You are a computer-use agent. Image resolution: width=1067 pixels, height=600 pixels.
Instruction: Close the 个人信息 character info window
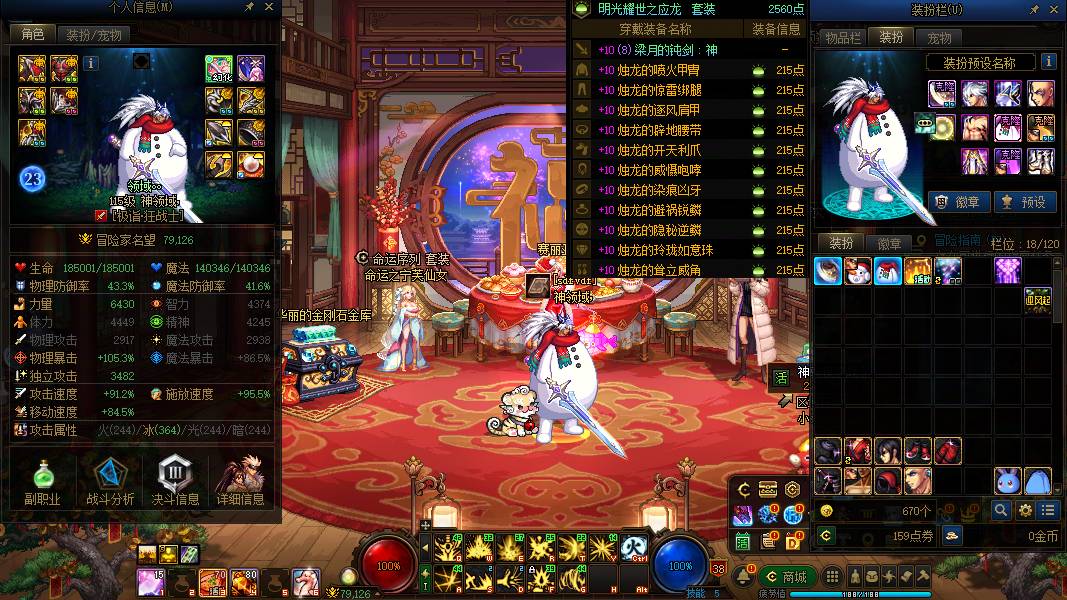click(x=270, y=7)
